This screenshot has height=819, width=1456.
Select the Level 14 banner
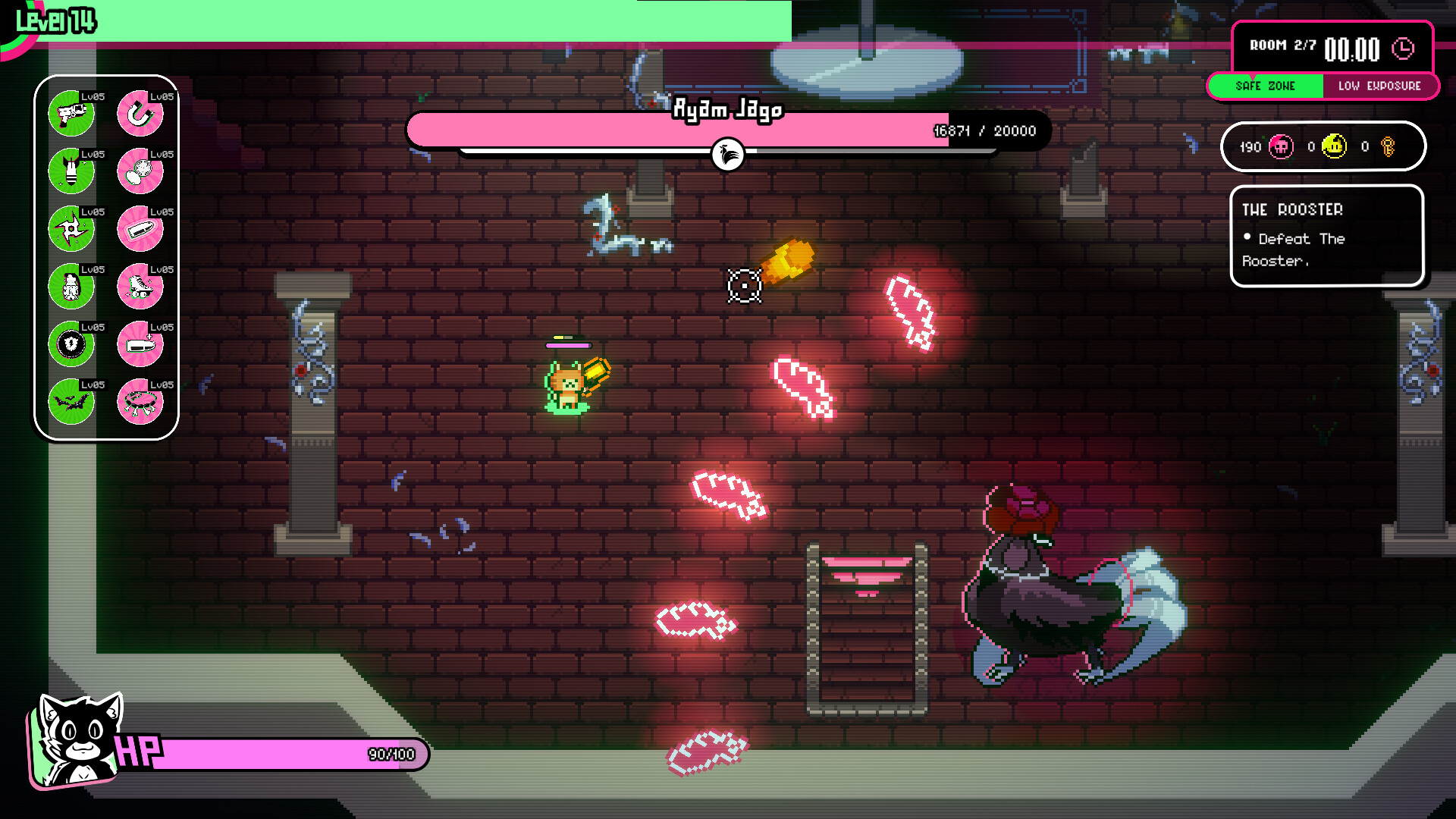57,19
